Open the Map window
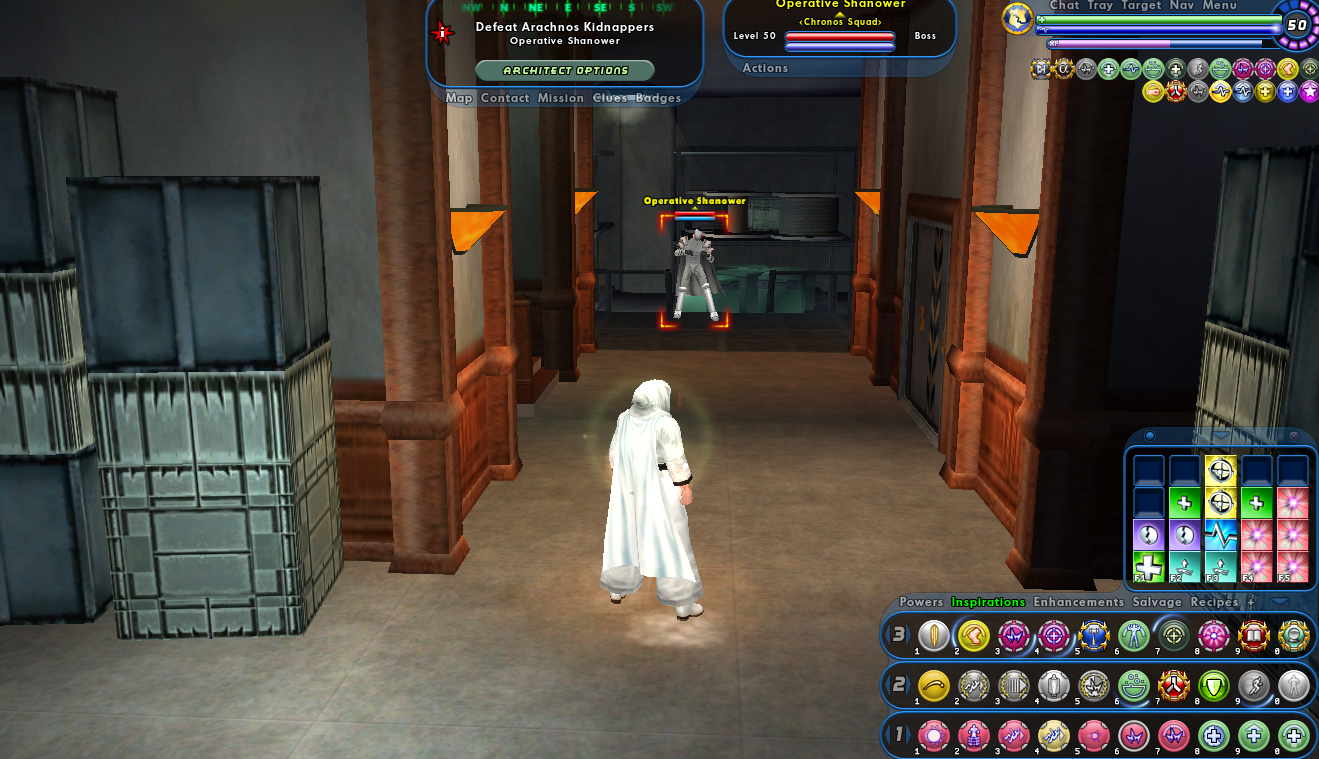 coord(459,98)
